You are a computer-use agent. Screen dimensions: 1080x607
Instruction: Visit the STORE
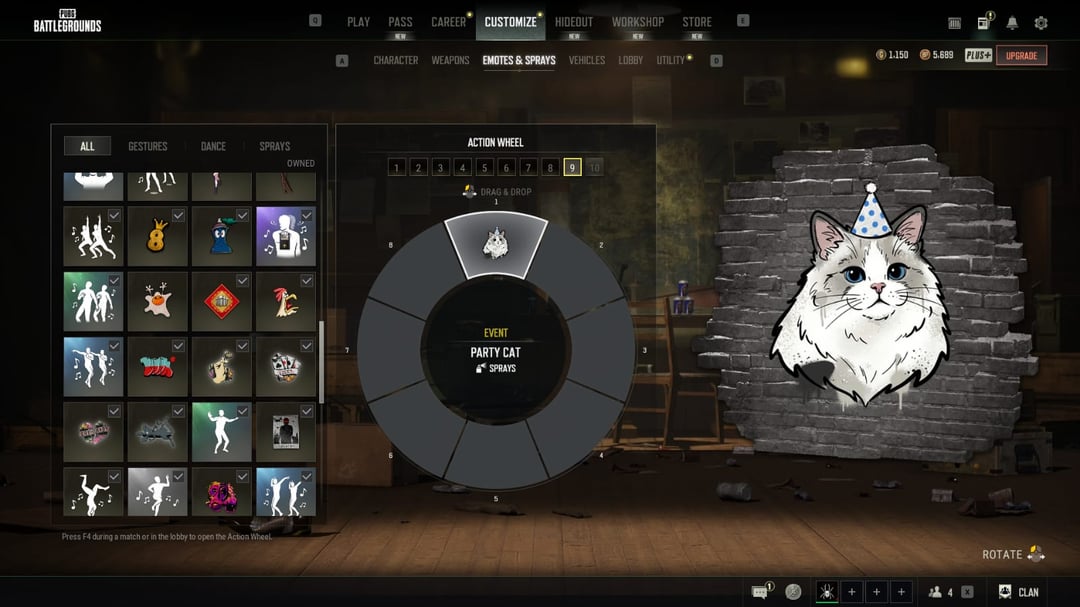click(697, 22)
